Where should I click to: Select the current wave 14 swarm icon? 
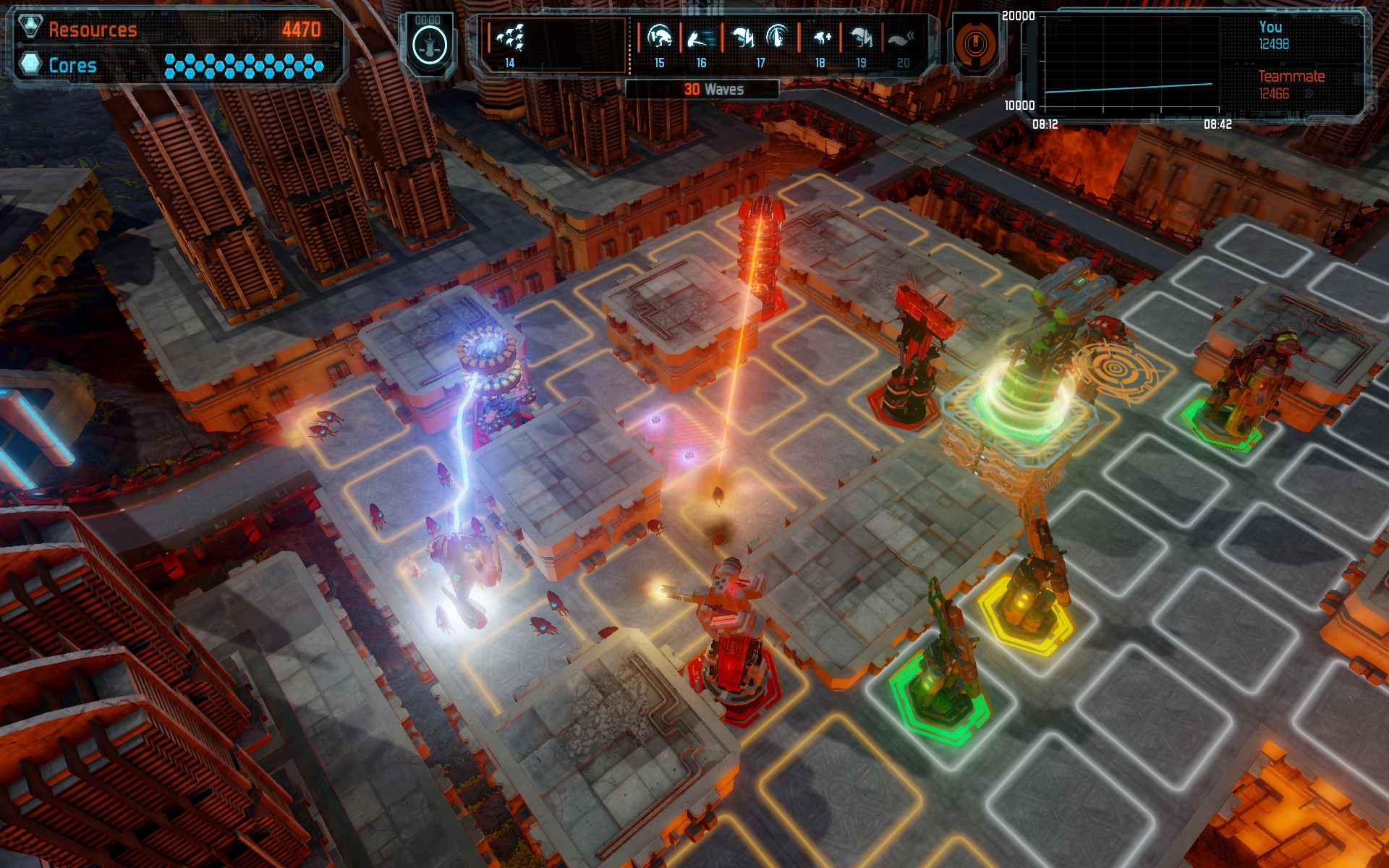point(511,38)
